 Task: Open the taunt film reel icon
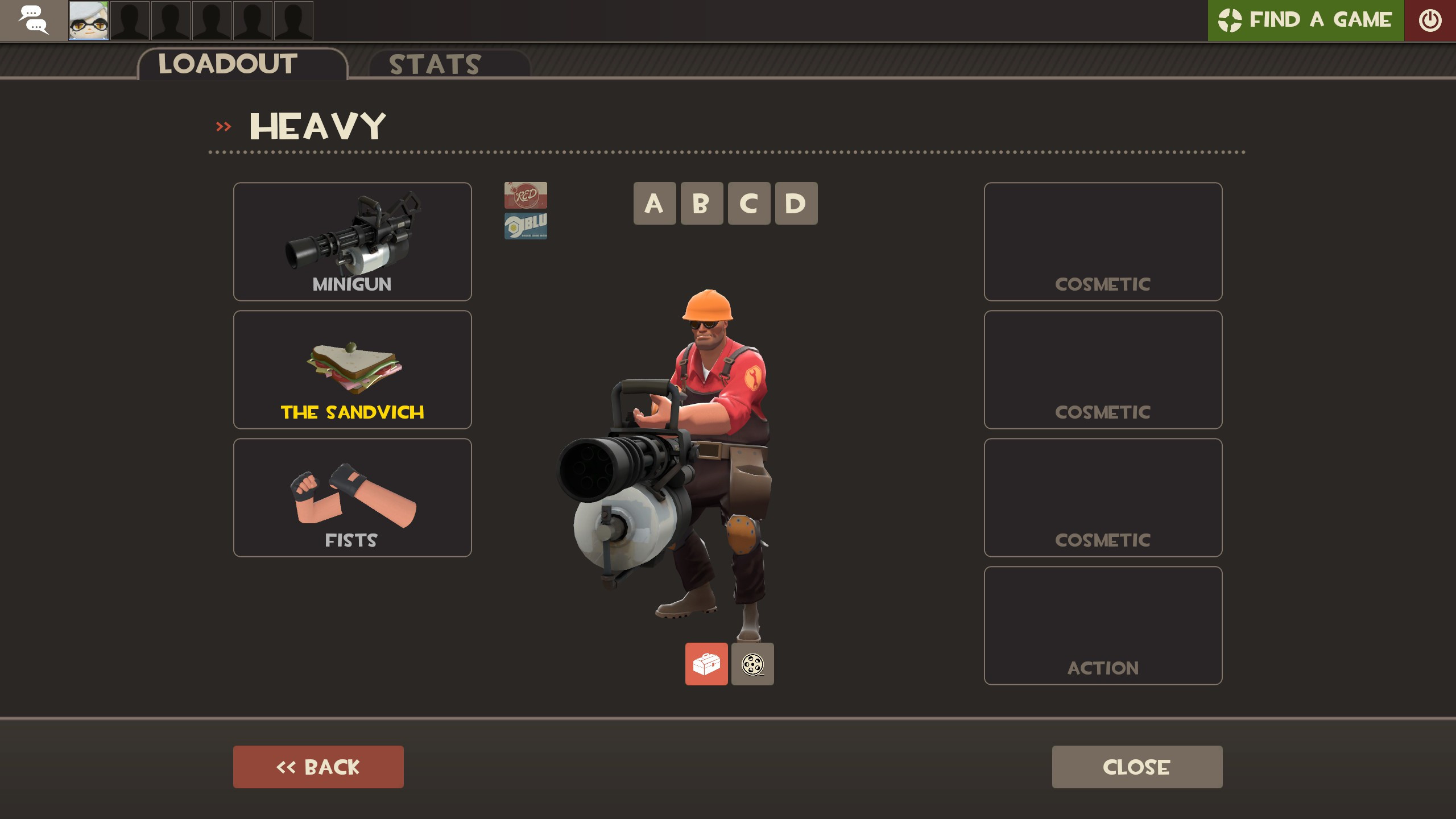tap(752, 664)
